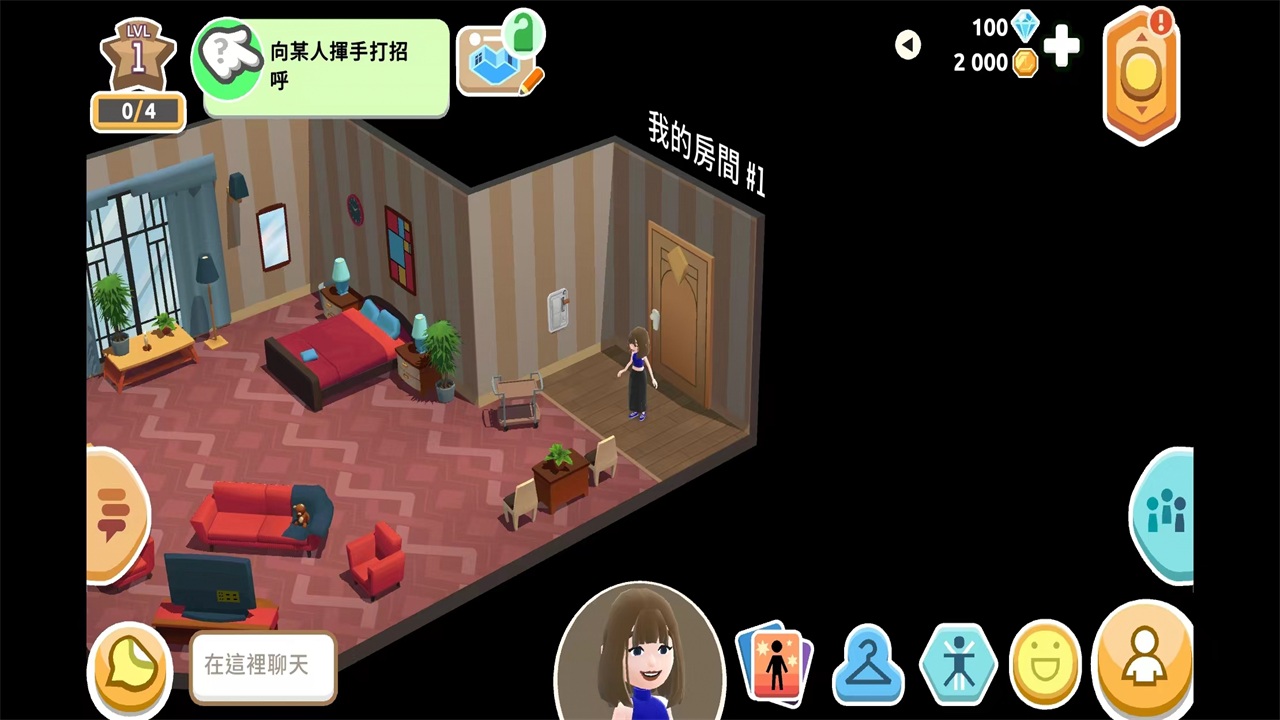Image resolution: width=1280 pixels, height=720 pixels.
Task: Collapse currency bar with back arrow
Action: [x=907, y=45]
